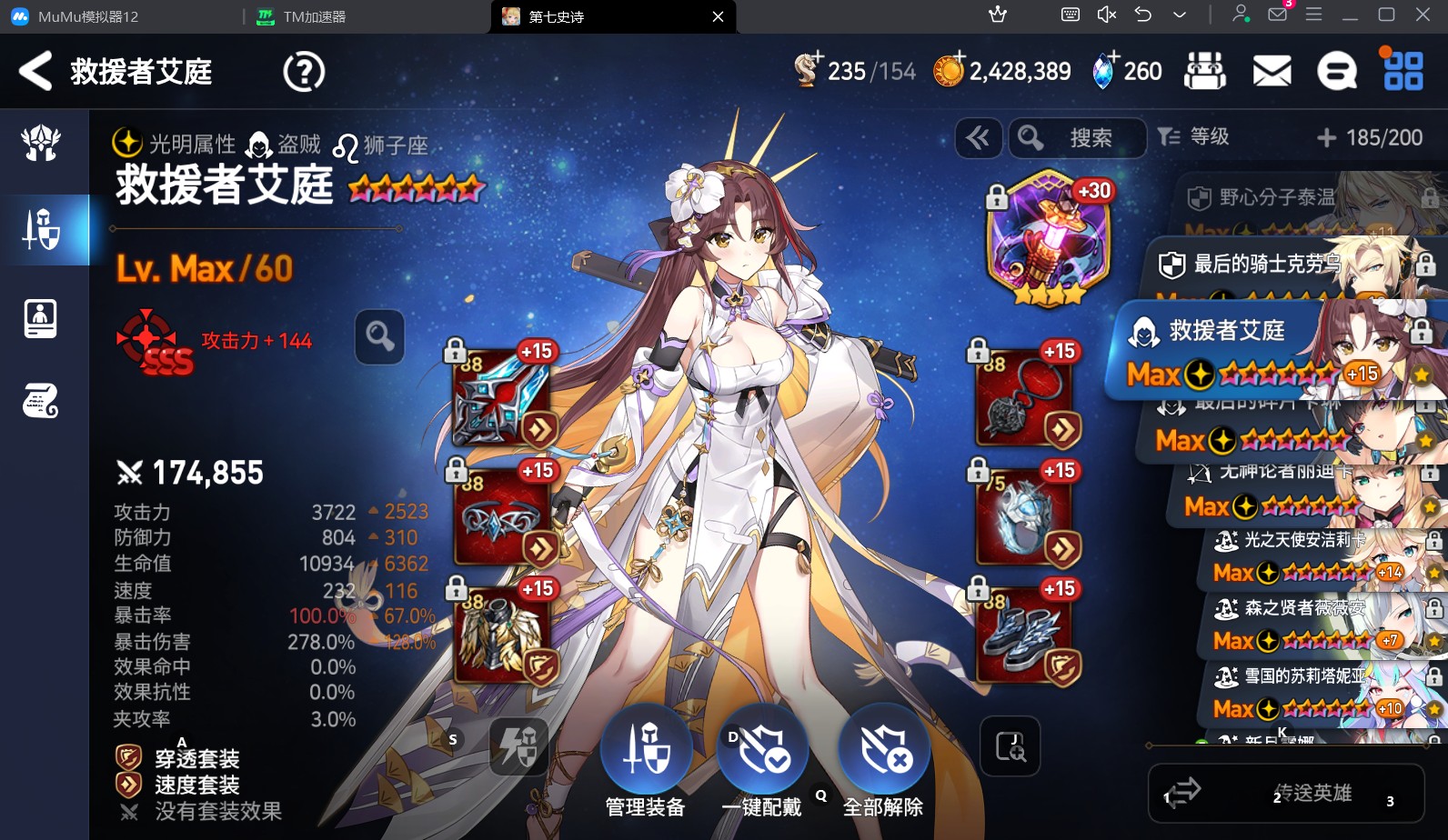The image size is (1448, 840).
Task: Open the +30 artifact slot
Action: click(1049, 238)
